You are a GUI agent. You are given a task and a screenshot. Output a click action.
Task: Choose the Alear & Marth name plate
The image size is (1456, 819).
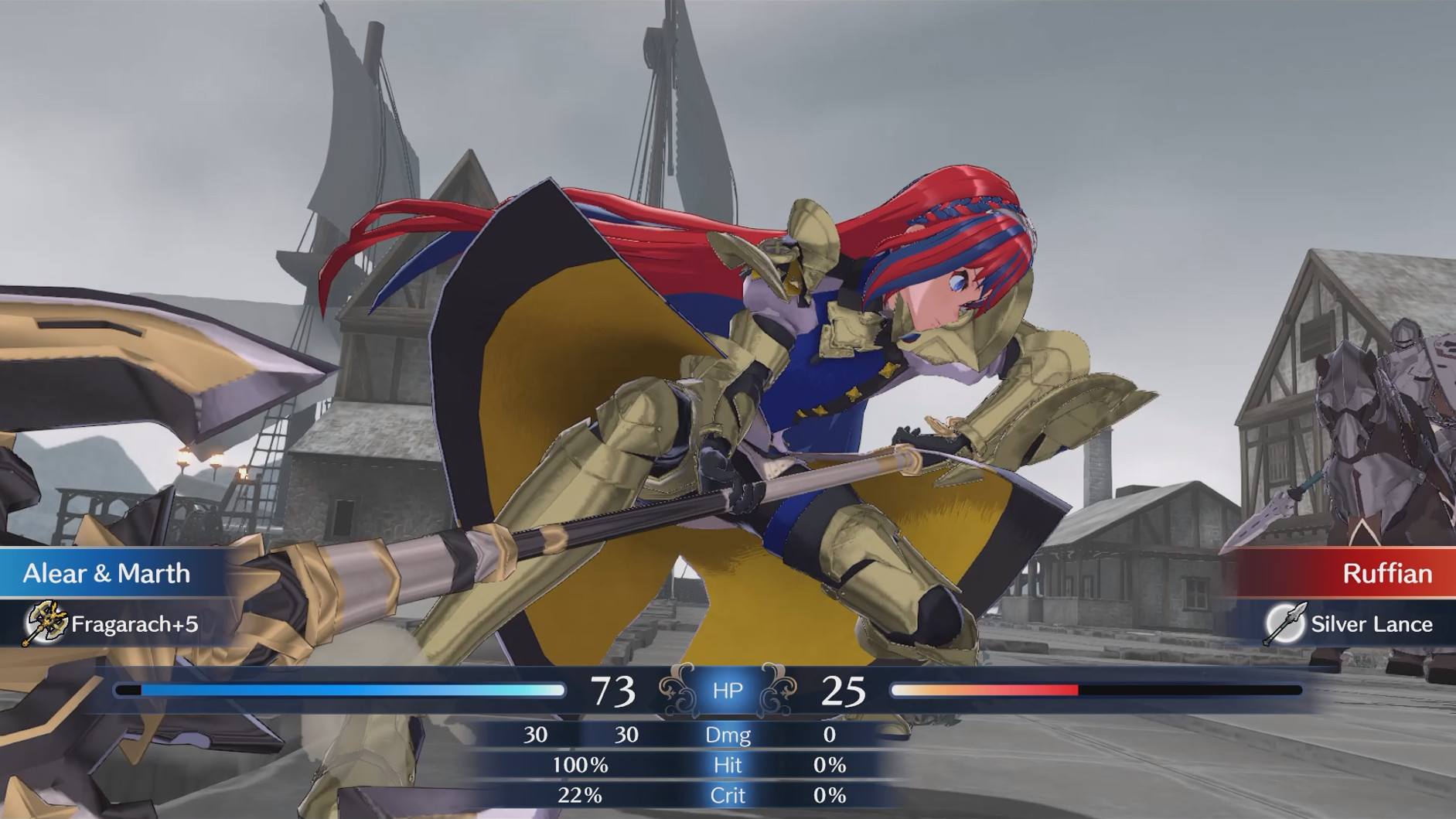107,573
